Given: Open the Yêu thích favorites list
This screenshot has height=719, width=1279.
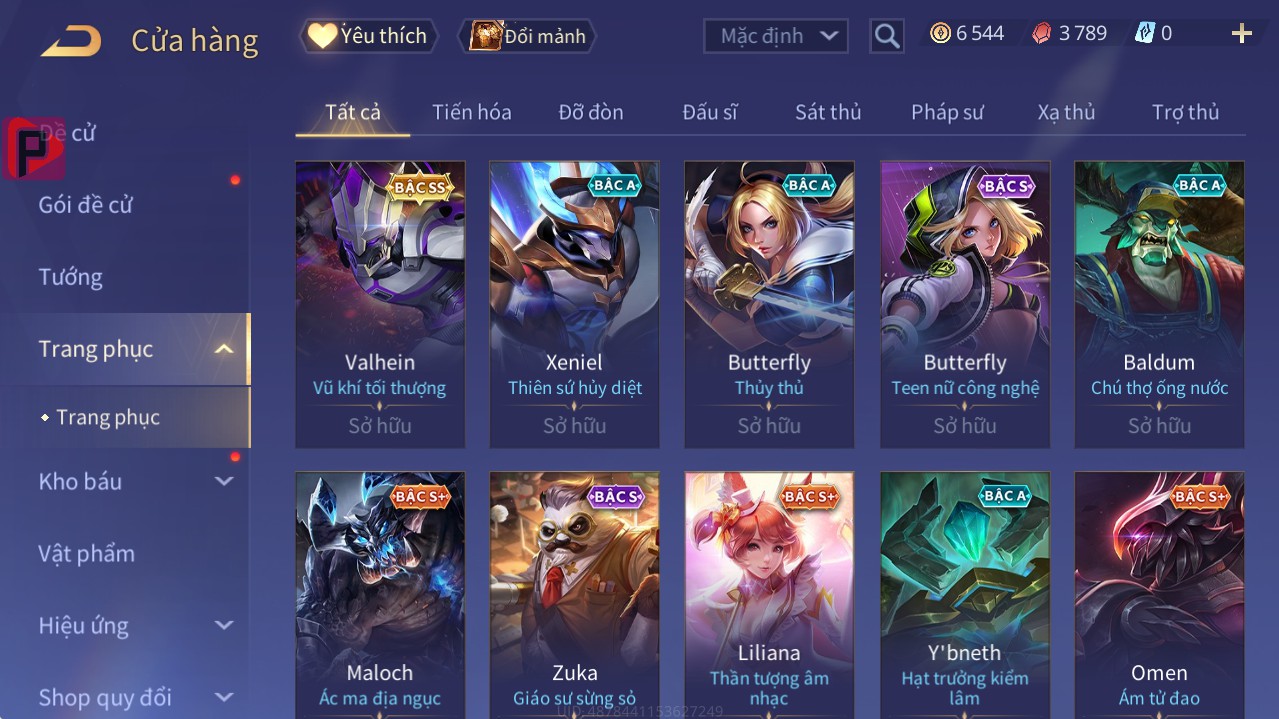Looking at the screenshot, I should (x=368, y=36).
